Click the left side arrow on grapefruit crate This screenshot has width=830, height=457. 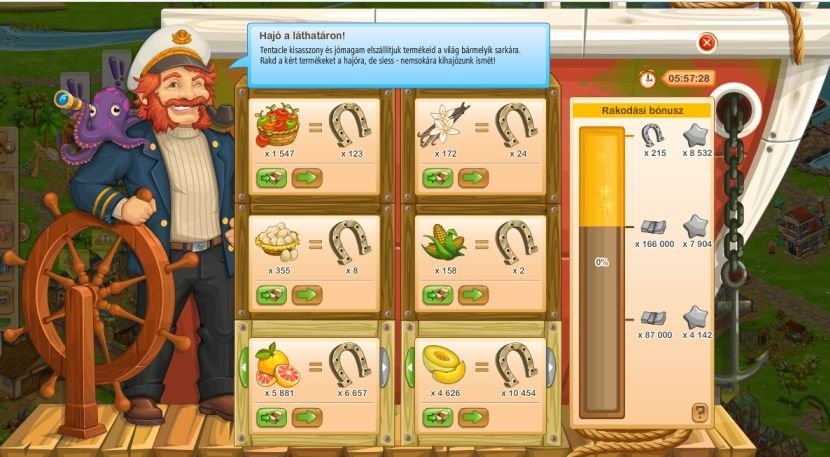point(243,367)
